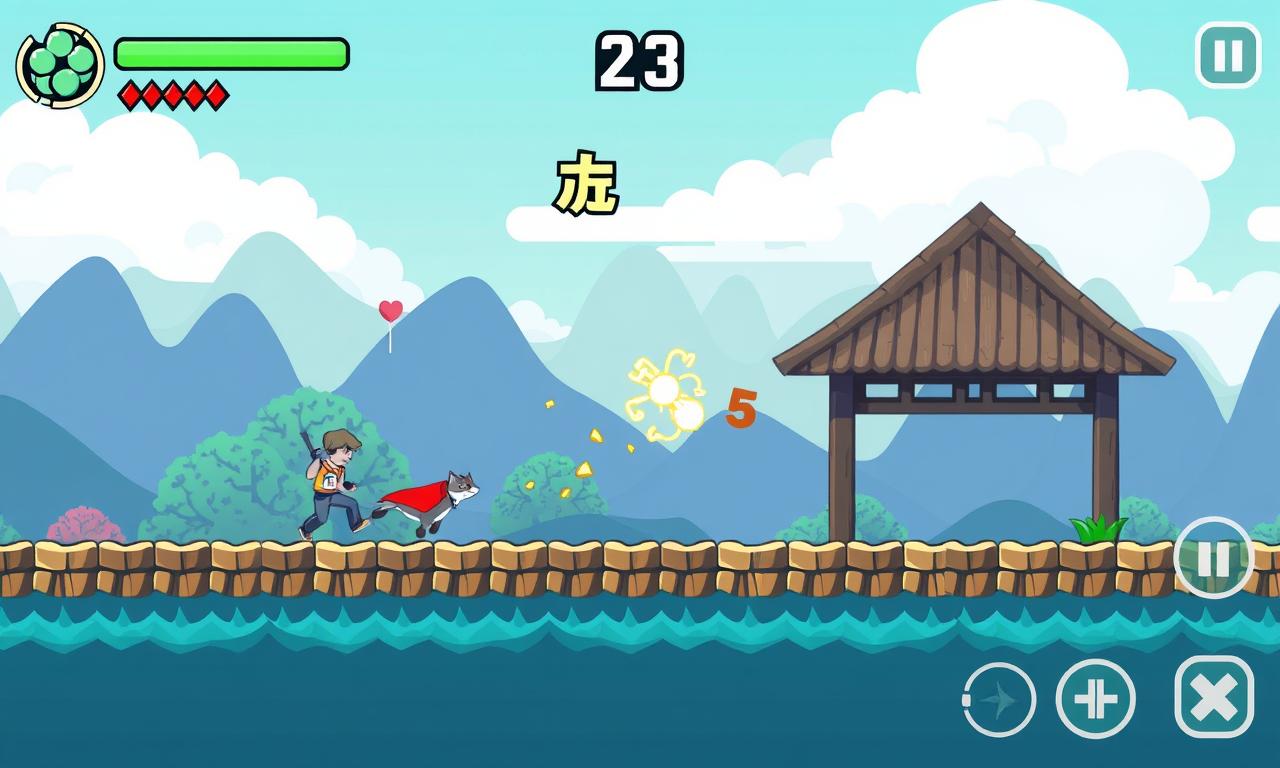
Task: Tap the circular pause button on the bridge
Action: coord(1213,558)
